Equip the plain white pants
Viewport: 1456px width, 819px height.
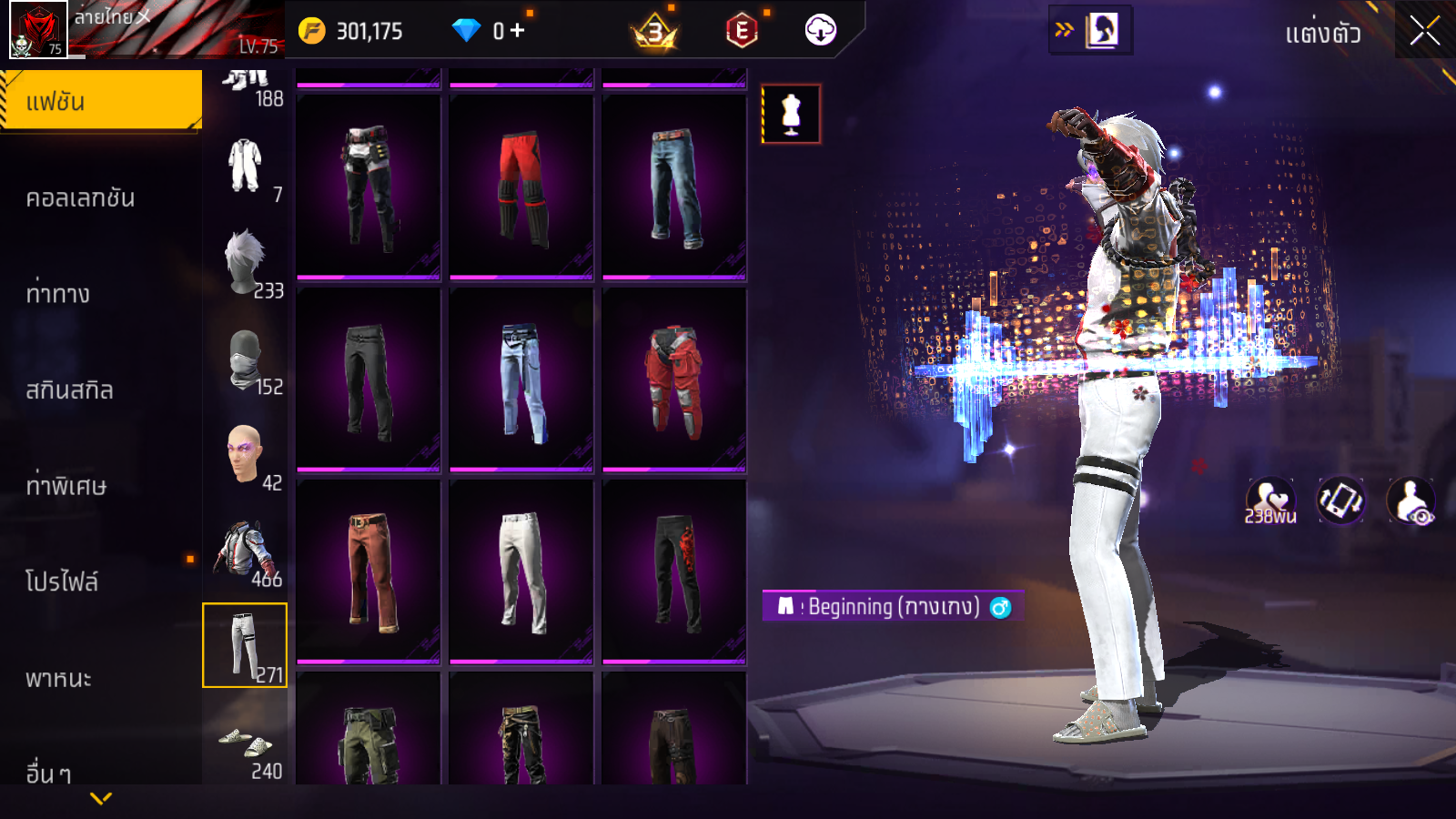coord(521,571)
